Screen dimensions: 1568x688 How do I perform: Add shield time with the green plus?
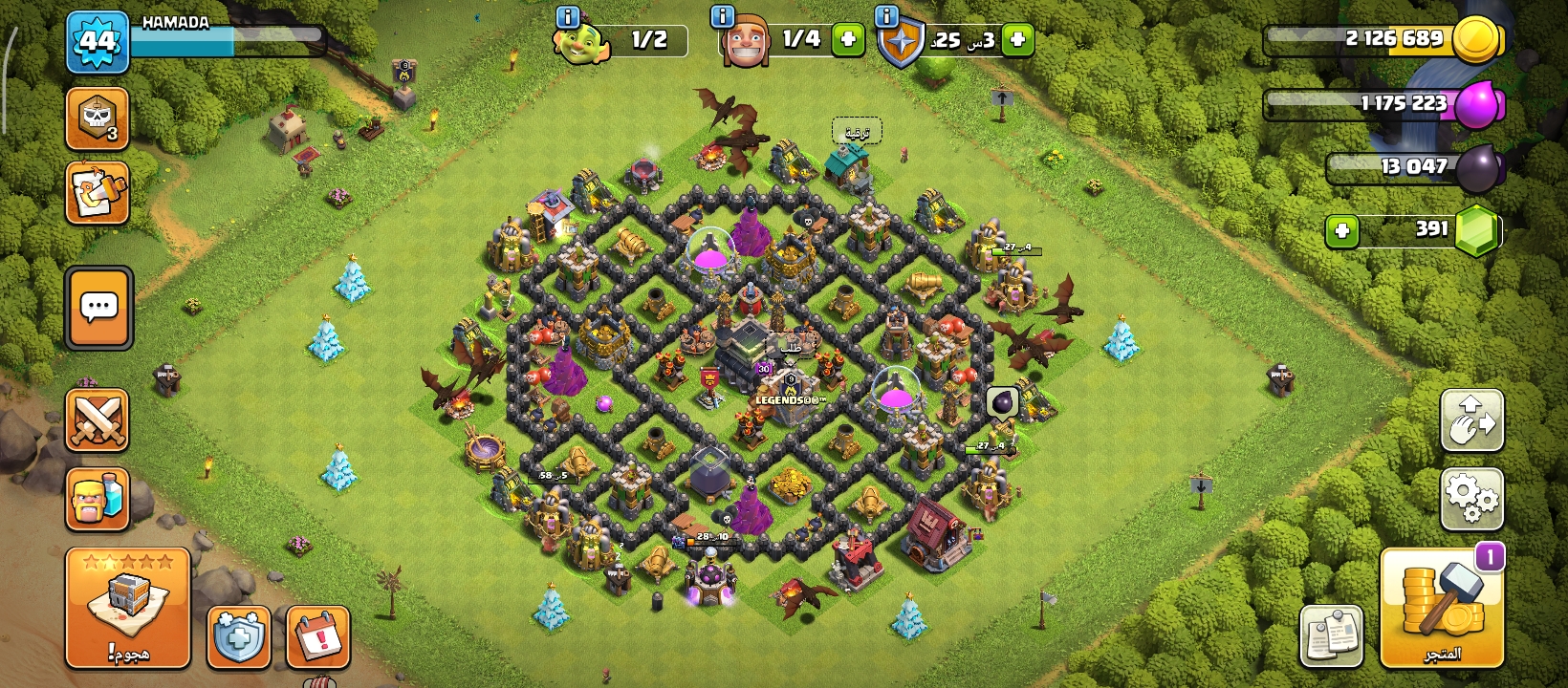pyautogui.click(x=1018, y=40)
